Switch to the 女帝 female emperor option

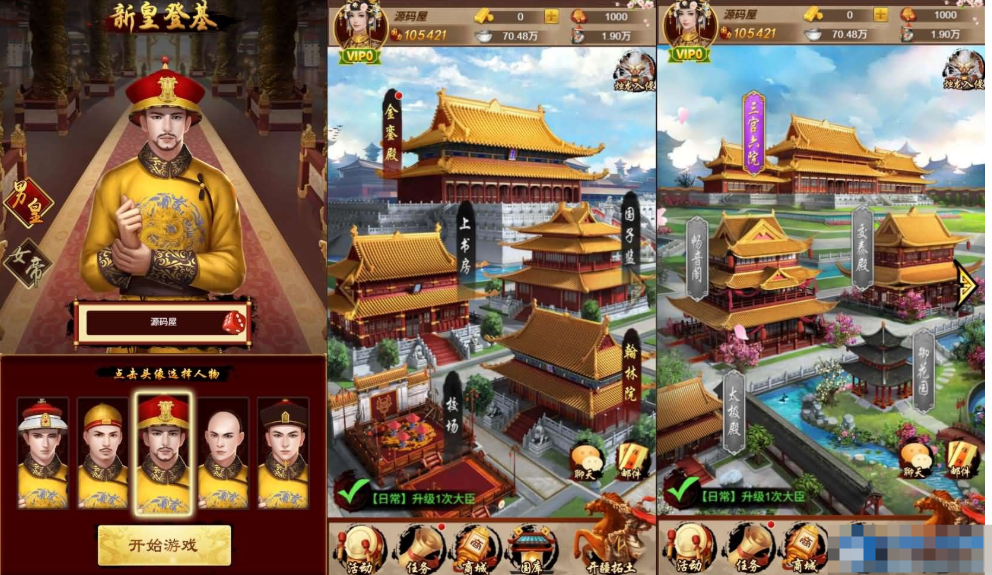click(27, 262)
